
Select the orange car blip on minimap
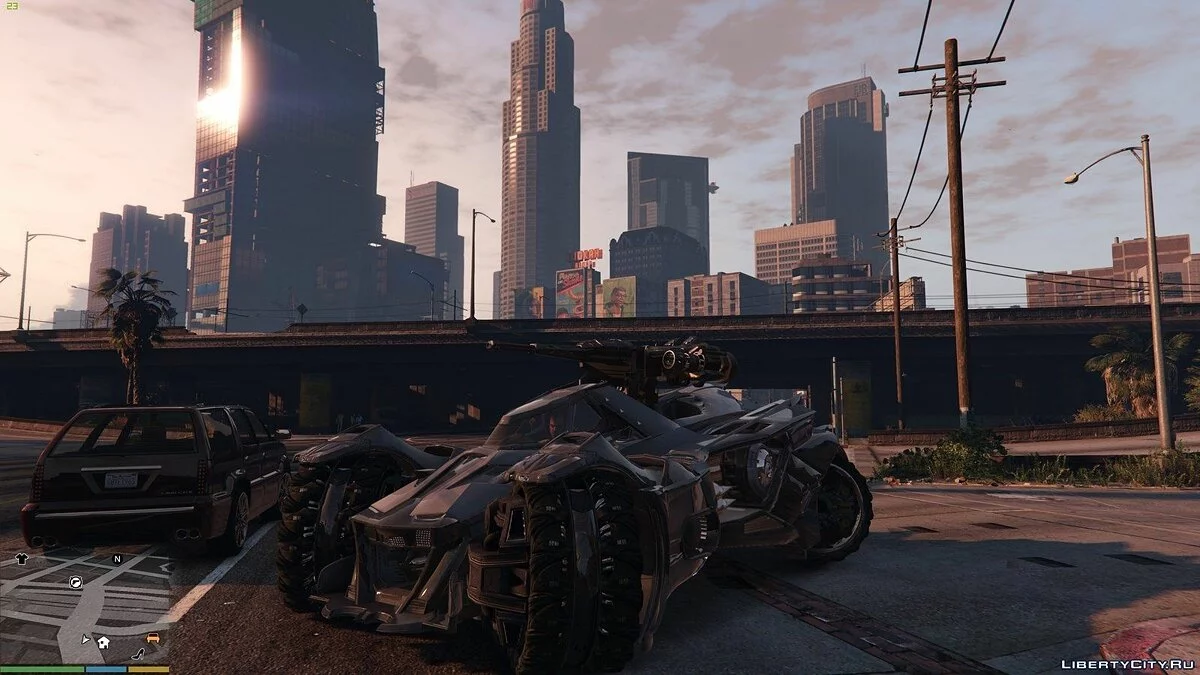[152, 638]
